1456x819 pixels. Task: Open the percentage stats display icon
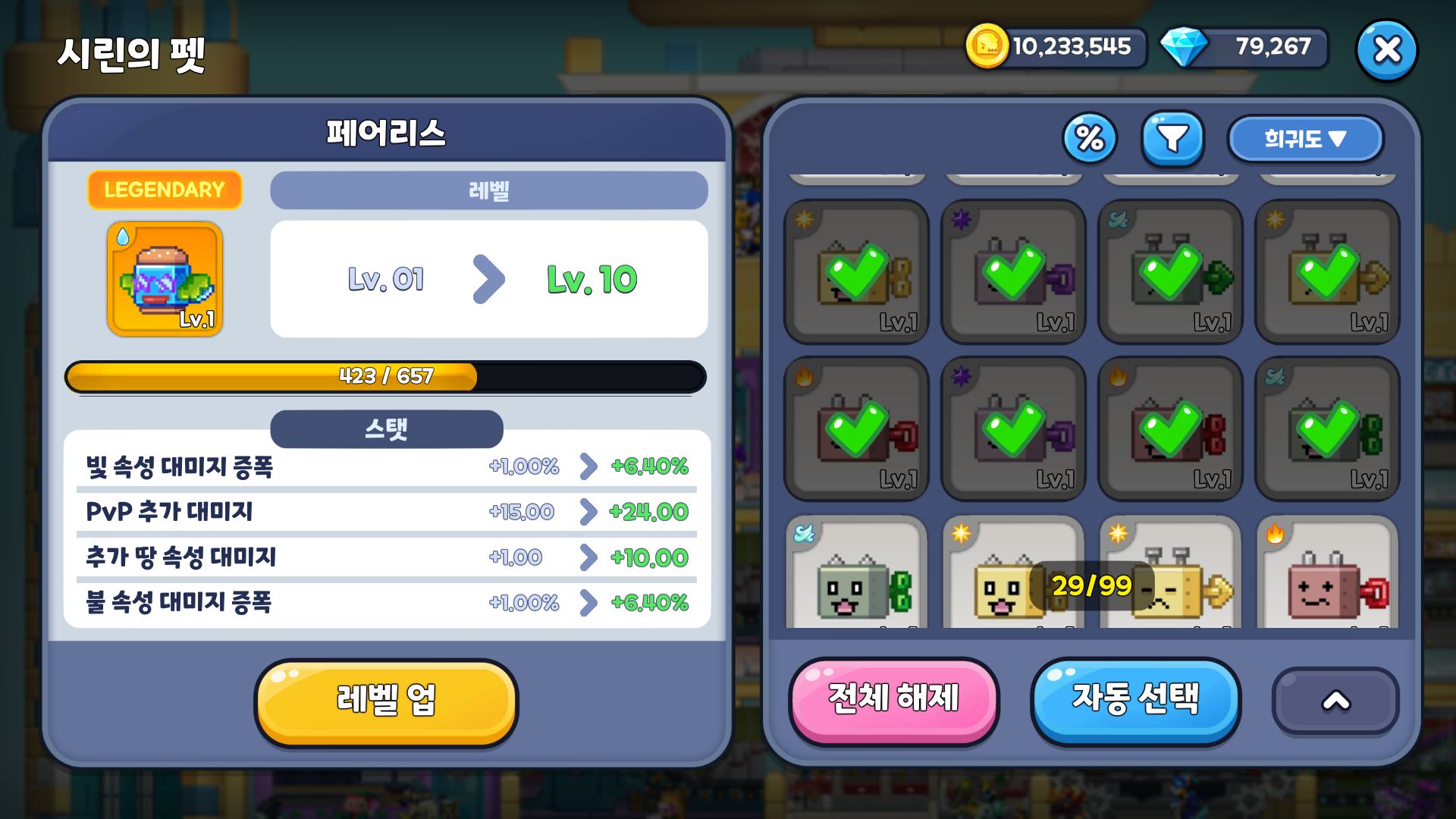click(x=1090, y=138)
